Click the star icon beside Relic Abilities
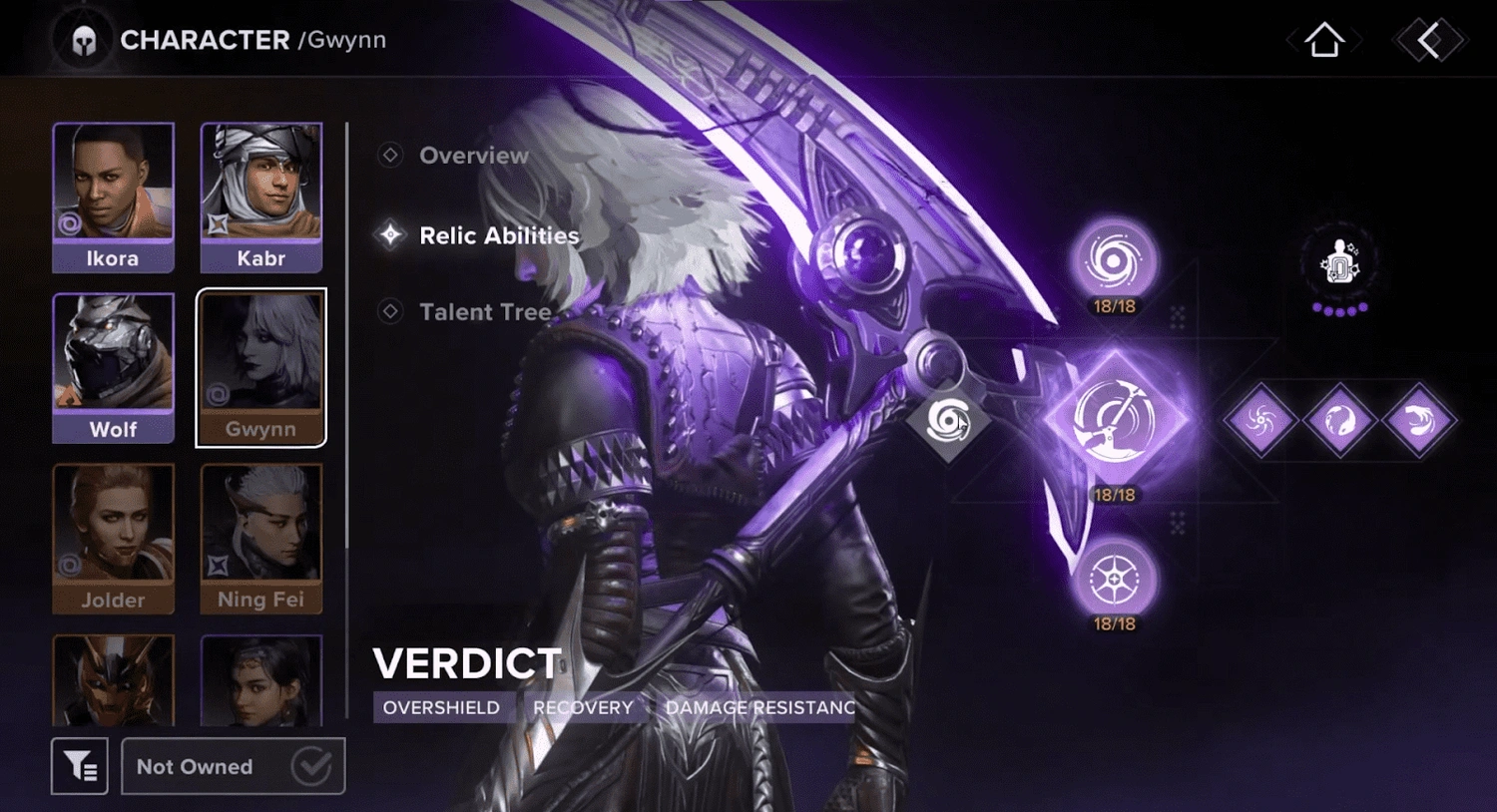1497x812 pixels. [x=388, y=235]
